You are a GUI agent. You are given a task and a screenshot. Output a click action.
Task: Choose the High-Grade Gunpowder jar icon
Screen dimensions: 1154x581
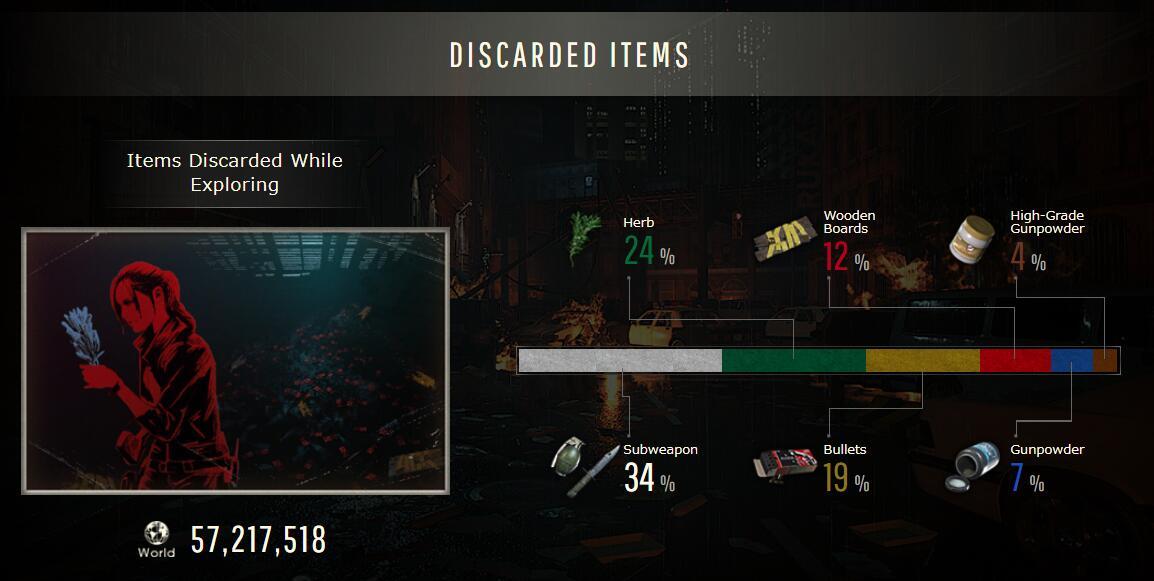[972, 240]
